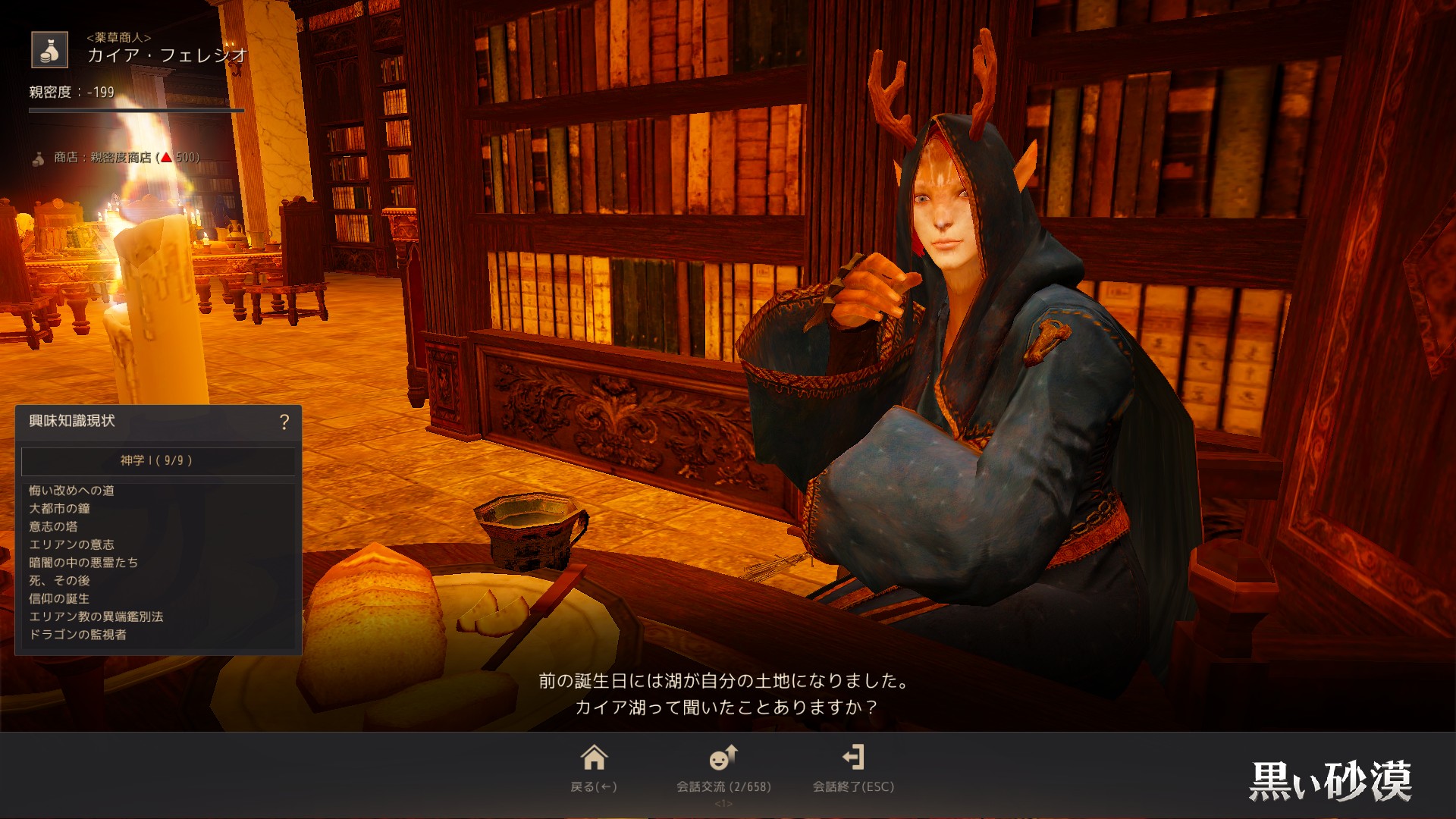Select the 信仰の誕生 knowledge entry
This screenshot has height=819, width=1456.
pos(60,599)
